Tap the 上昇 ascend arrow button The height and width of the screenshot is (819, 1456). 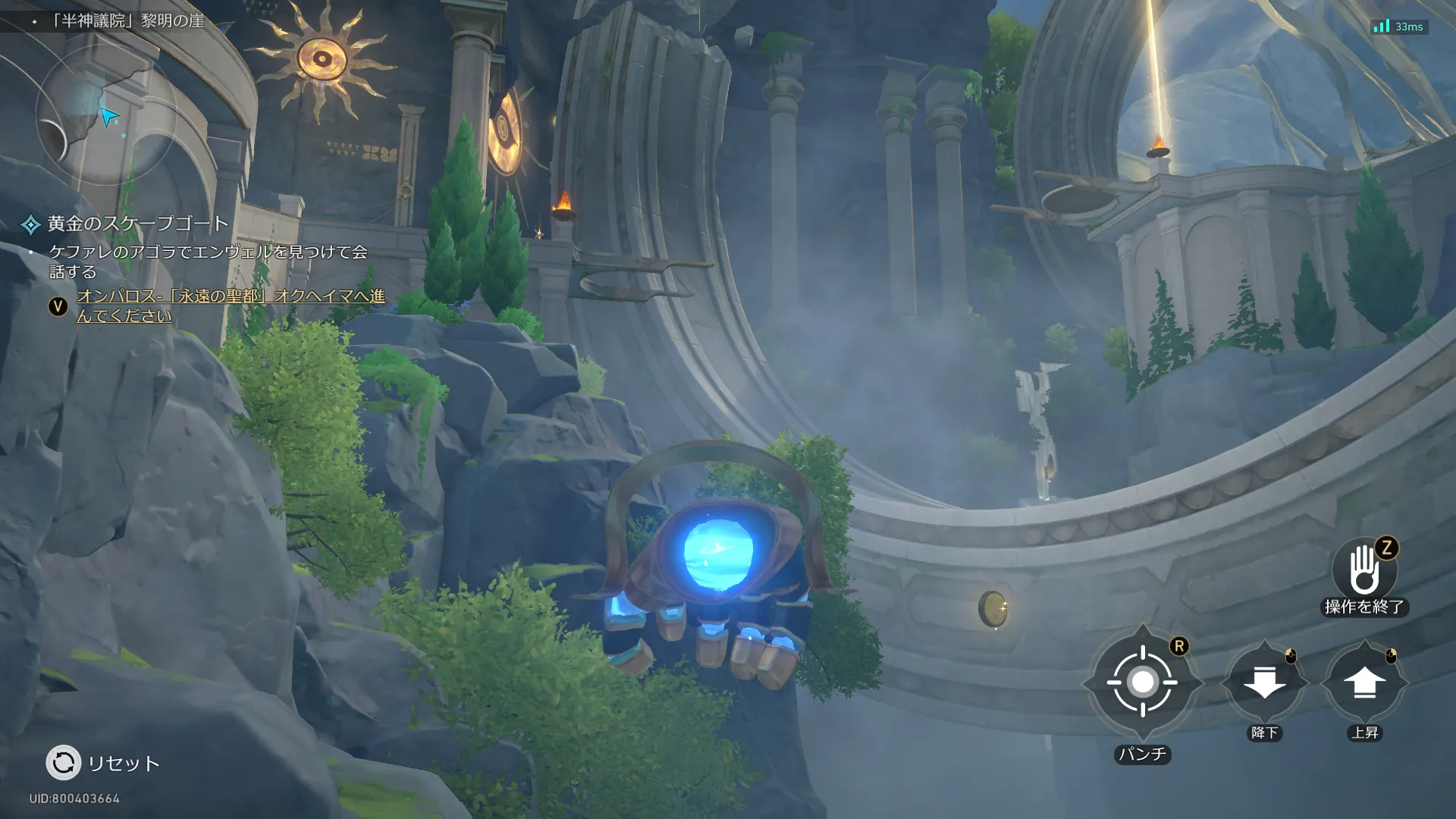(1364, 682)
